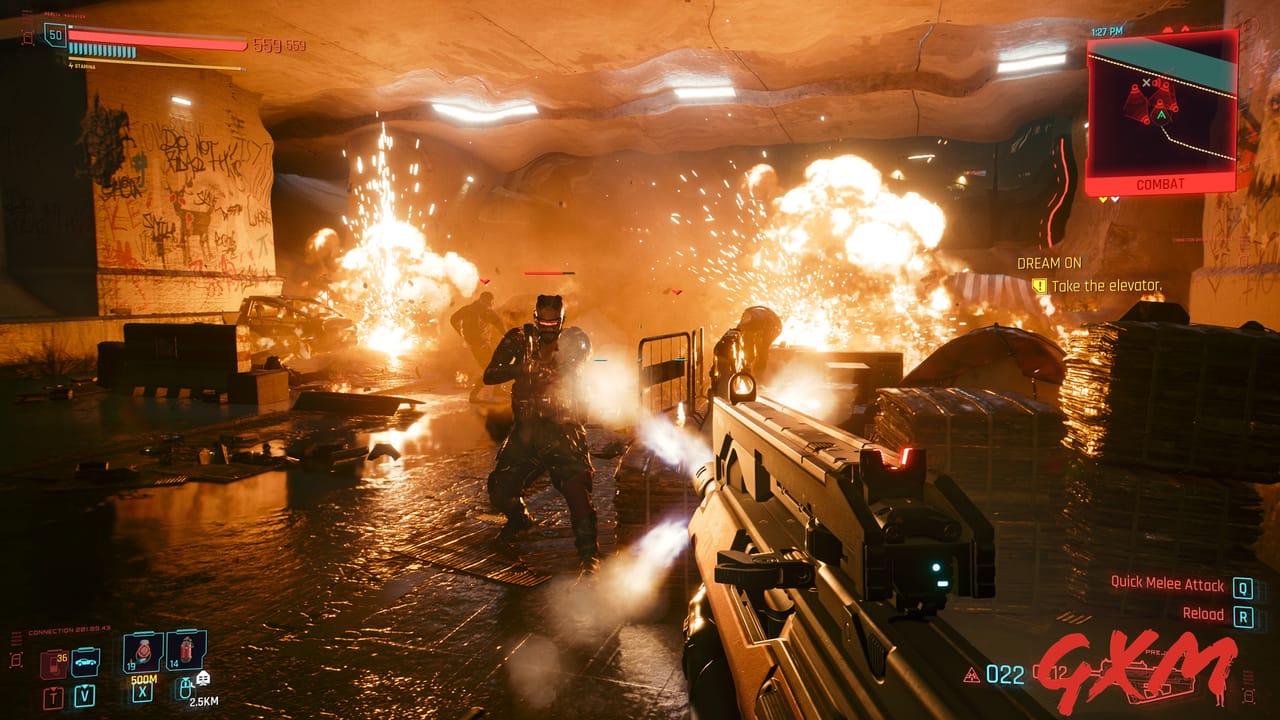Click the grenade slot showing 19
This screenshot has height=720, width=1280.
coord(142,650)
